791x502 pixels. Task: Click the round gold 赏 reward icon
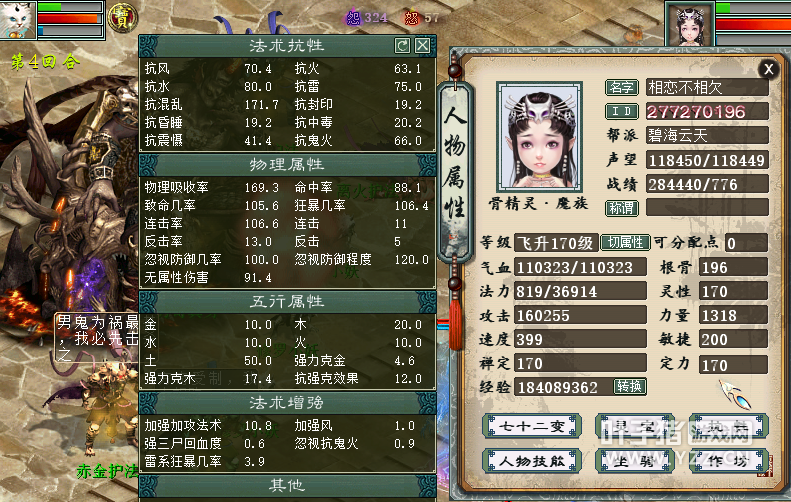tap(123, 19)
